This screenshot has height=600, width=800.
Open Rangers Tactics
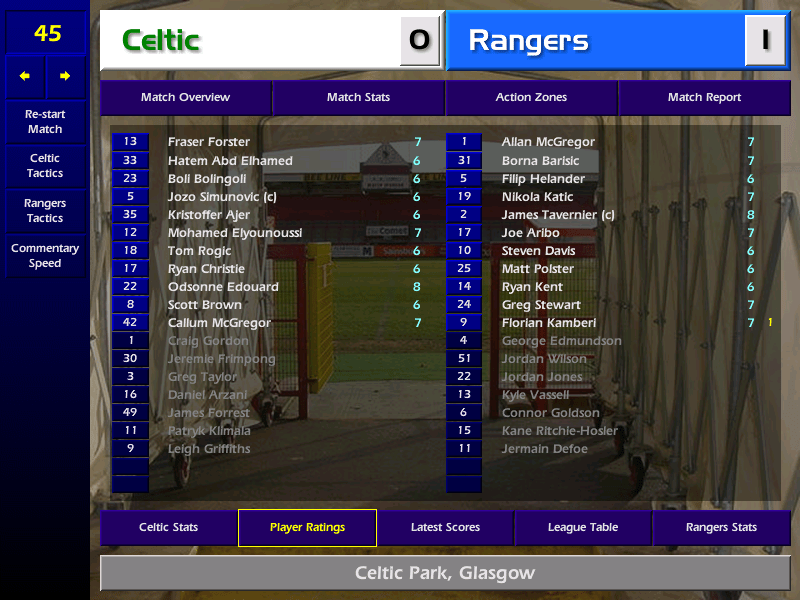pos(45,211)
